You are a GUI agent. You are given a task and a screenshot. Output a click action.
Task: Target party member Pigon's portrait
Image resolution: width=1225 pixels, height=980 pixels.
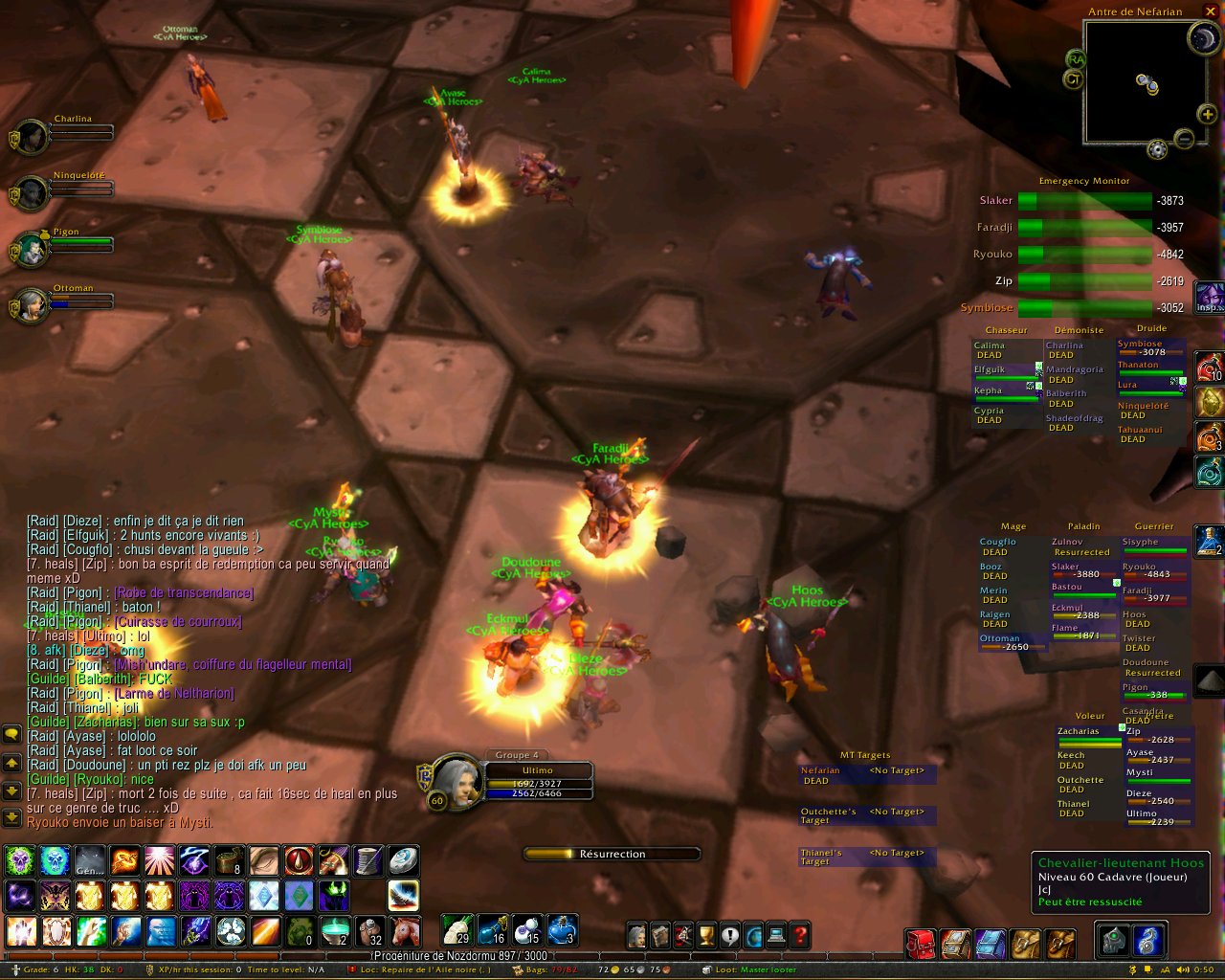click(x=33, y=251)
